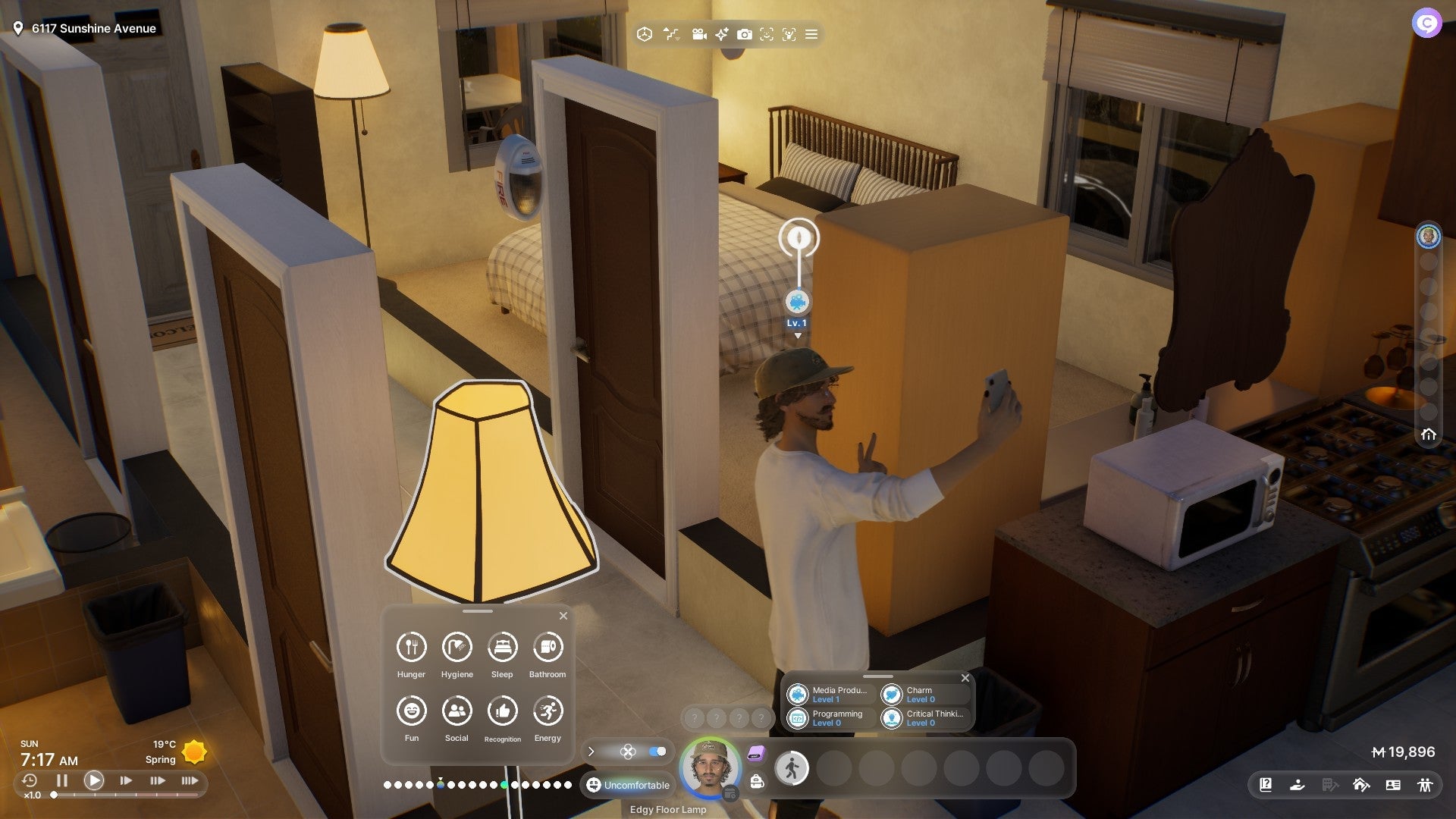Open the hamburger main menu

click(x=811, y=34)
